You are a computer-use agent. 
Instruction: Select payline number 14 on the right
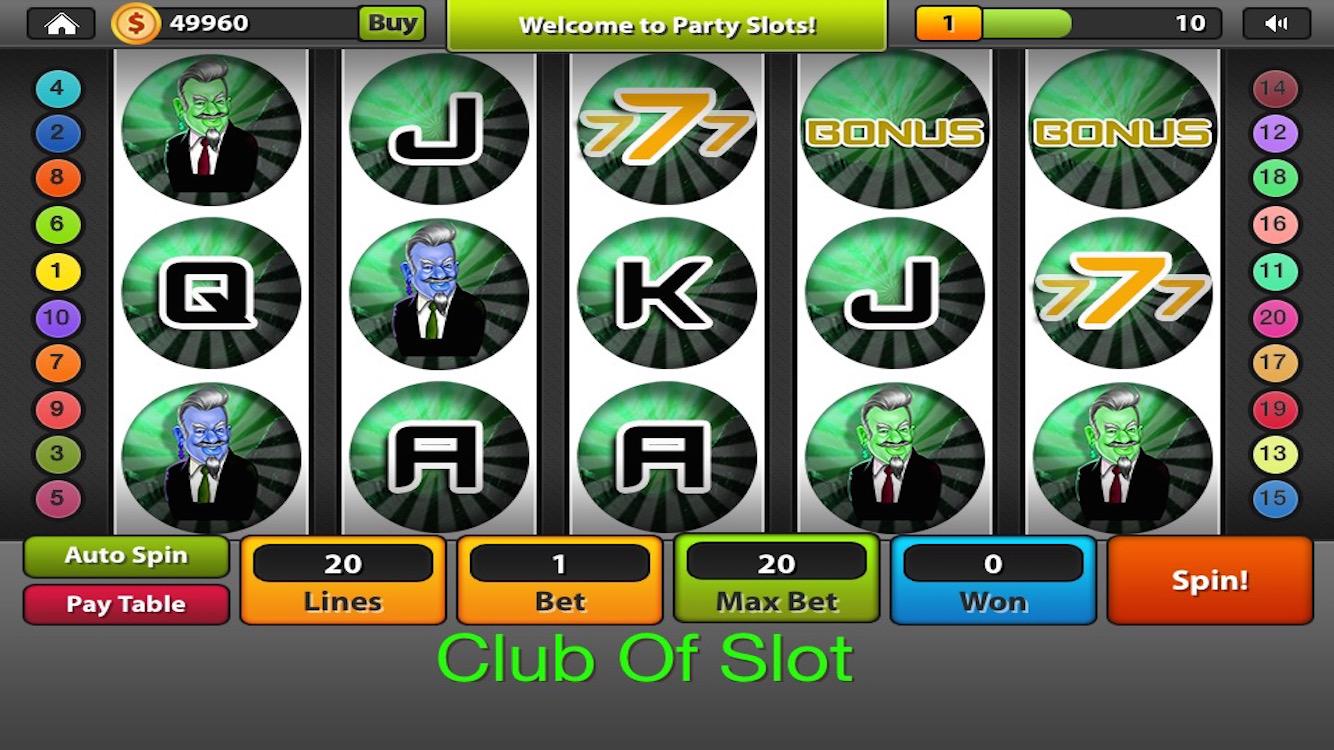click(x=1273, y=87)
